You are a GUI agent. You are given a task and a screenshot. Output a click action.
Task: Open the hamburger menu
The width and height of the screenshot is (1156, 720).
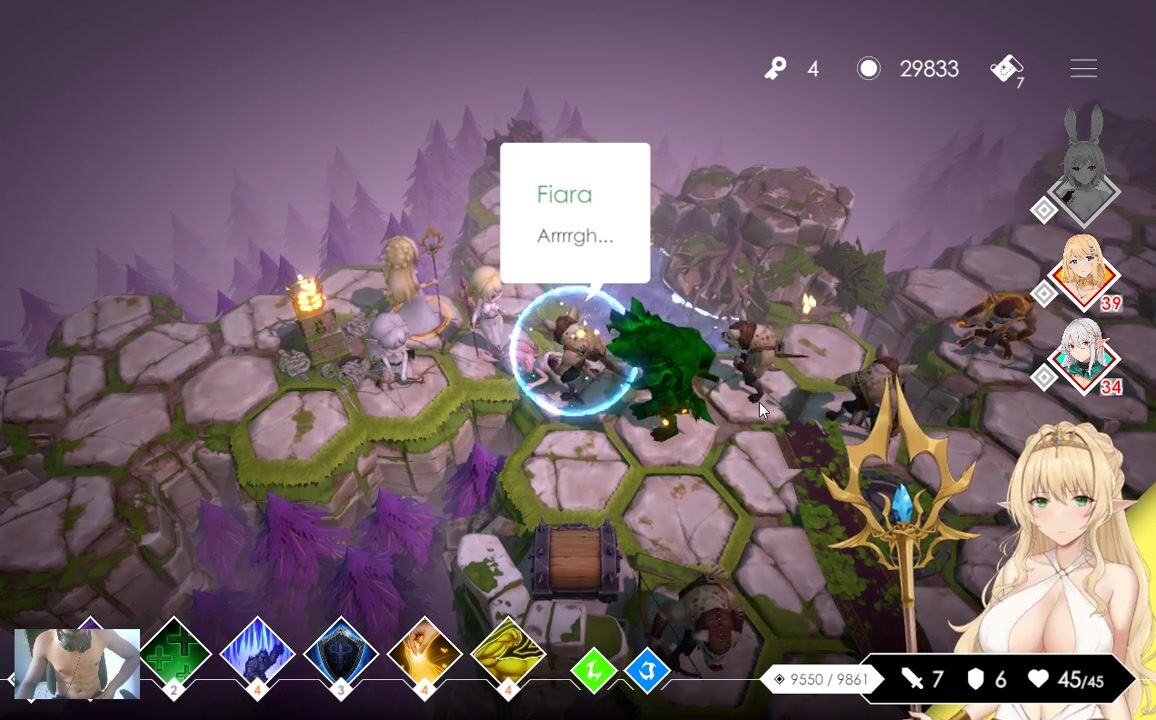click(x=1083, y=68)
